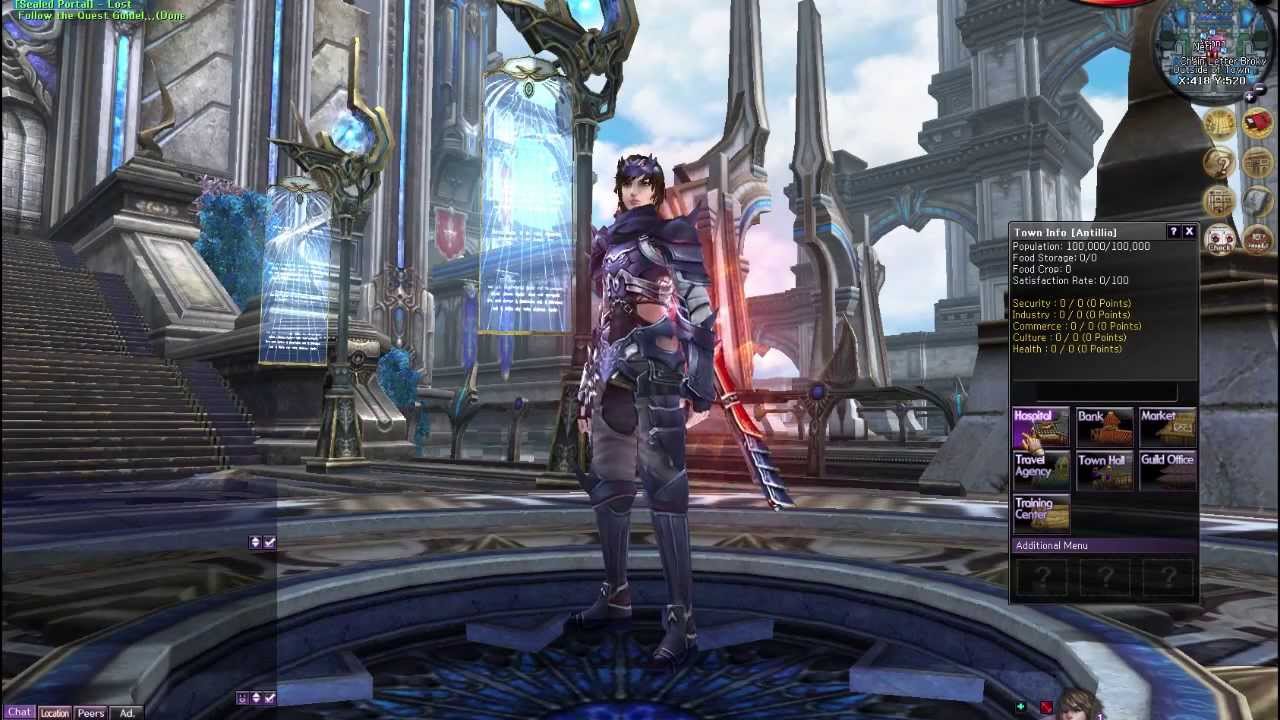This screenshot has width=1280, height=720.
Task: Open the Town Hall
Action: [x=1104, y=470]
